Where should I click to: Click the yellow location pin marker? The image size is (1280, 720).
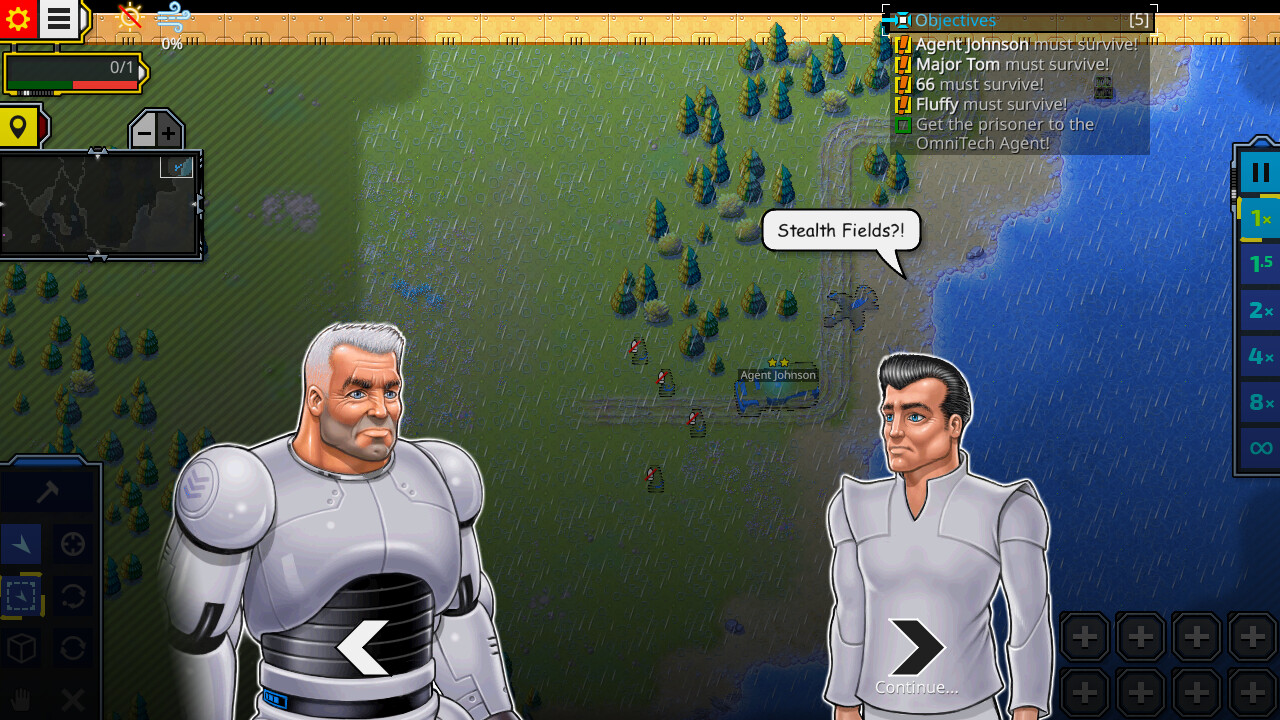pos(19,127)
